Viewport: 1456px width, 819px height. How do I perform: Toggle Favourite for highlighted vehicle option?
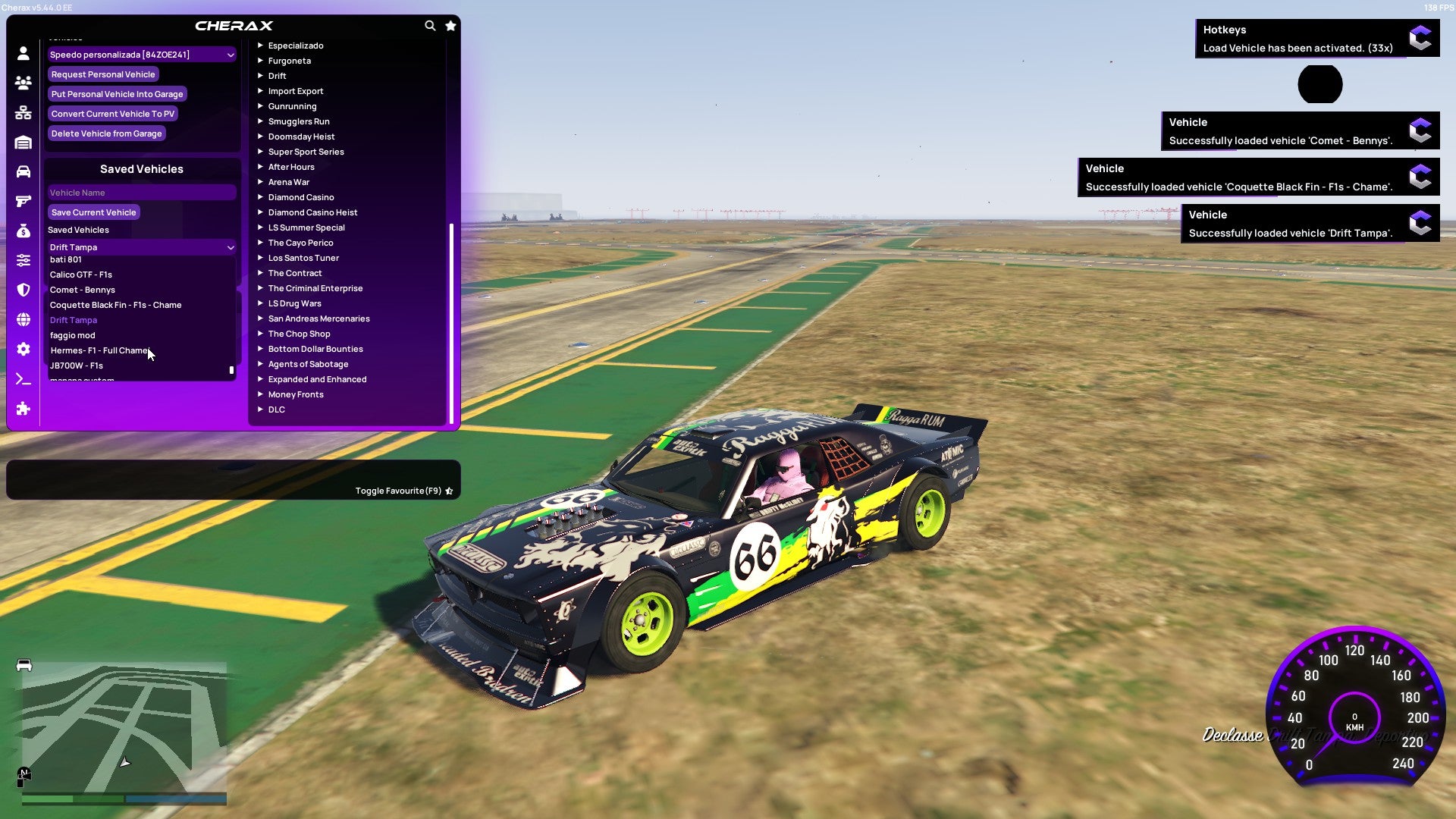(x=398, y=491)
